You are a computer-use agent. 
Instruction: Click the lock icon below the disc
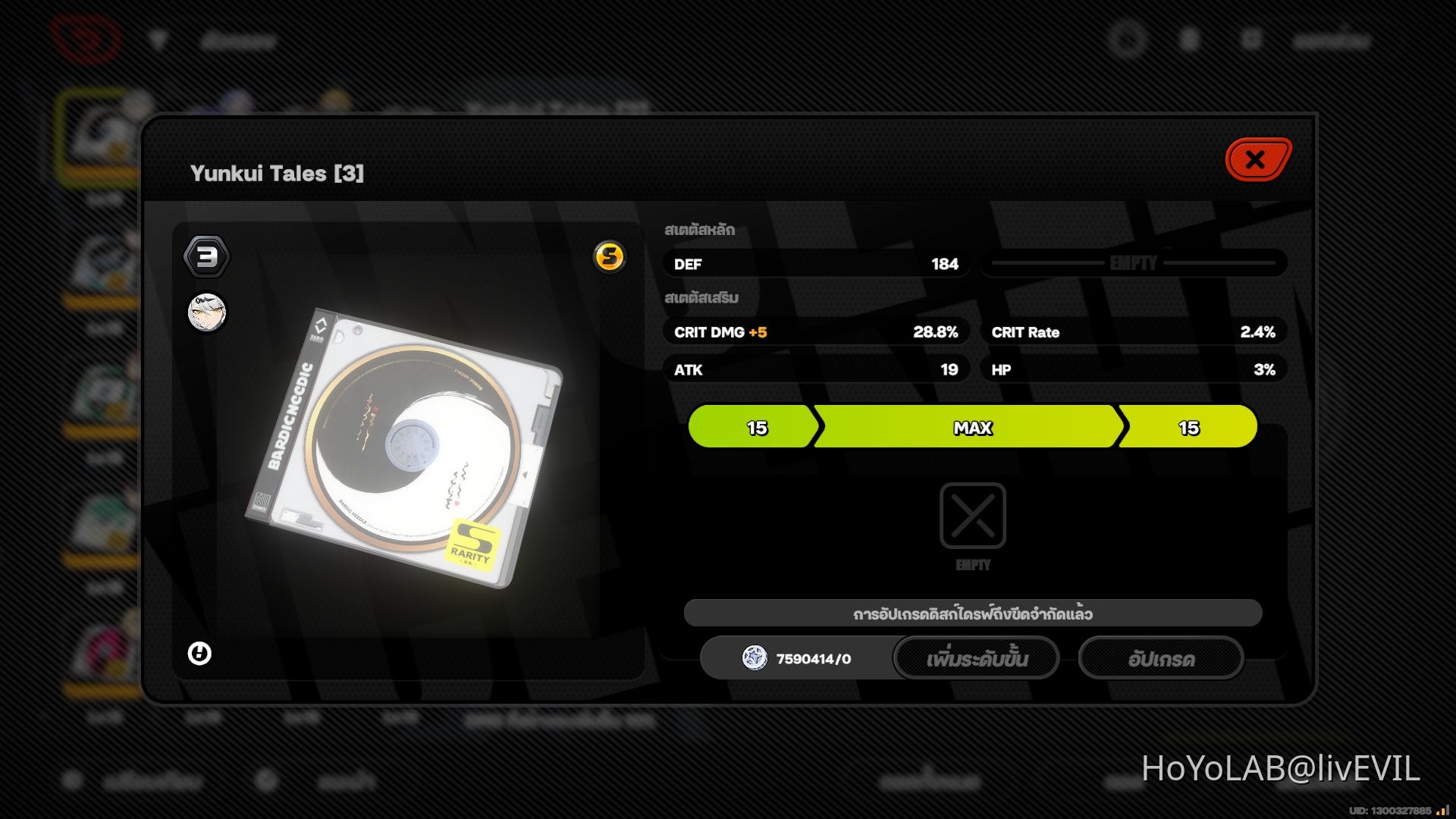(200, 653)
